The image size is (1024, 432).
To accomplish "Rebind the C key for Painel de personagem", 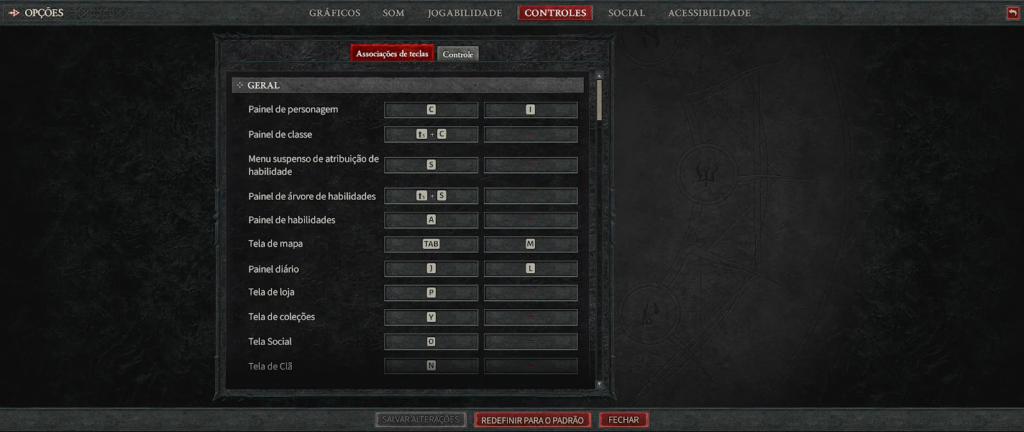I will tap(431, 109).
